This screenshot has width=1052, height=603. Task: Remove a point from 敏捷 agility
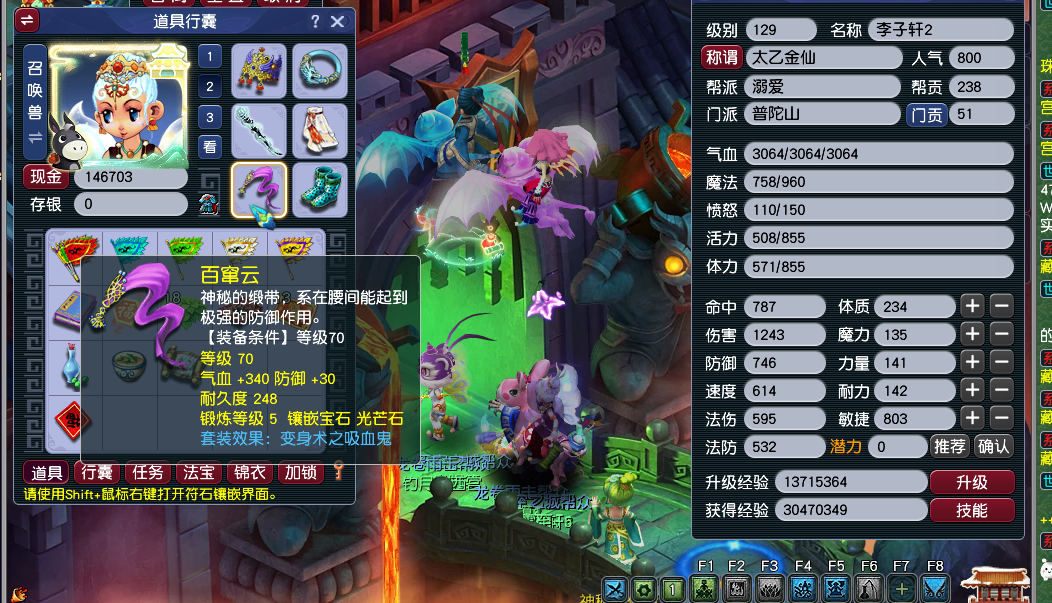pos(1001,418)
